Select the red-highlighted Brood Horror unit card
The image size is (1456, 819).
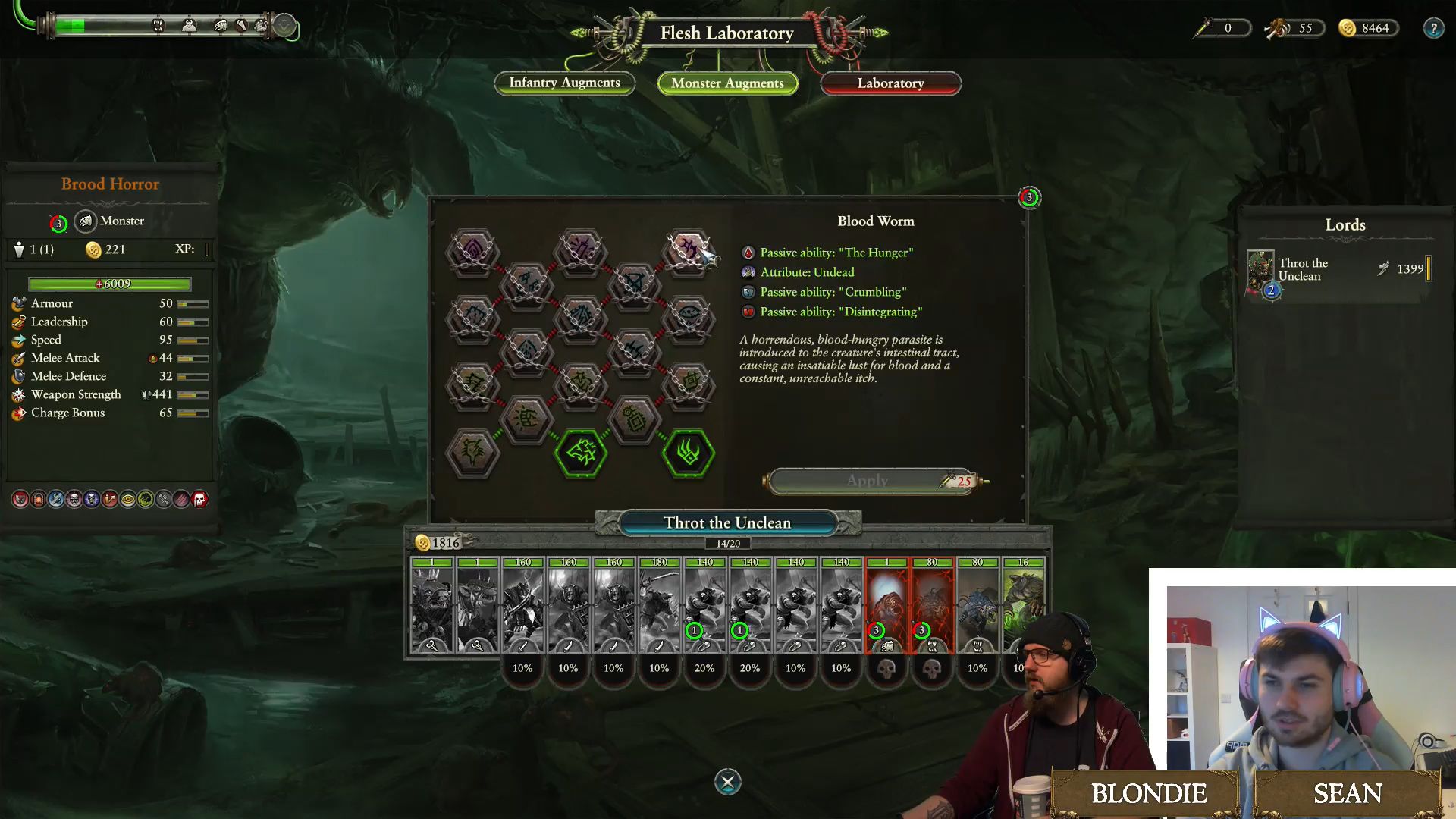tap(887, 607)
